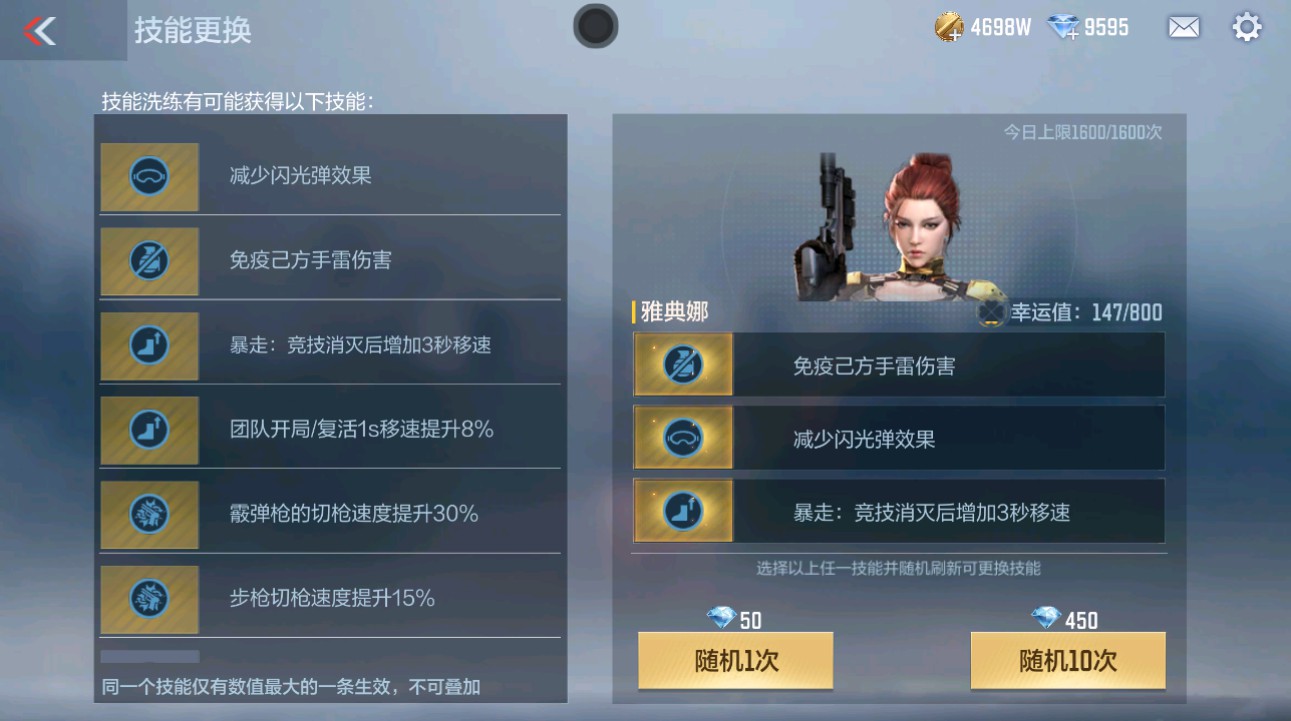
Task: Open the settings gear
Action: pos(1246,27)
